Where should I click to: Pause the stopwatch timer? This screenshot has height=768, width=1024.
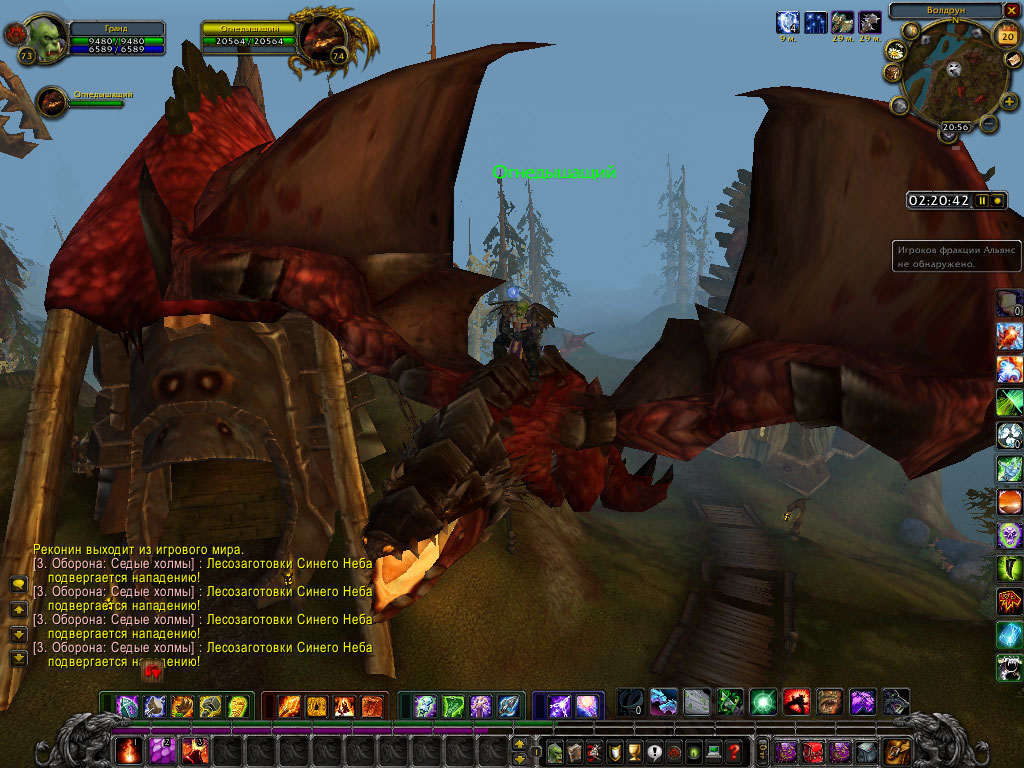[982, 200]
